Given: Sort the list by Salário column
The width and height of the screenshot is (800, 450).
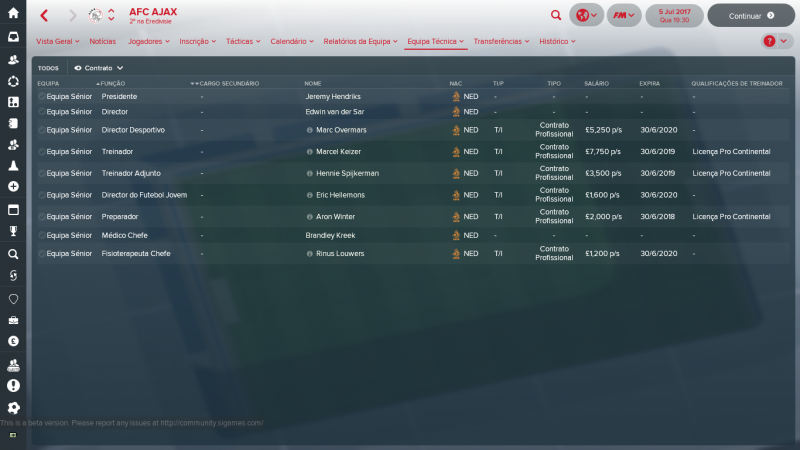Looking at the screenshot, I should (x=597, y=83).
